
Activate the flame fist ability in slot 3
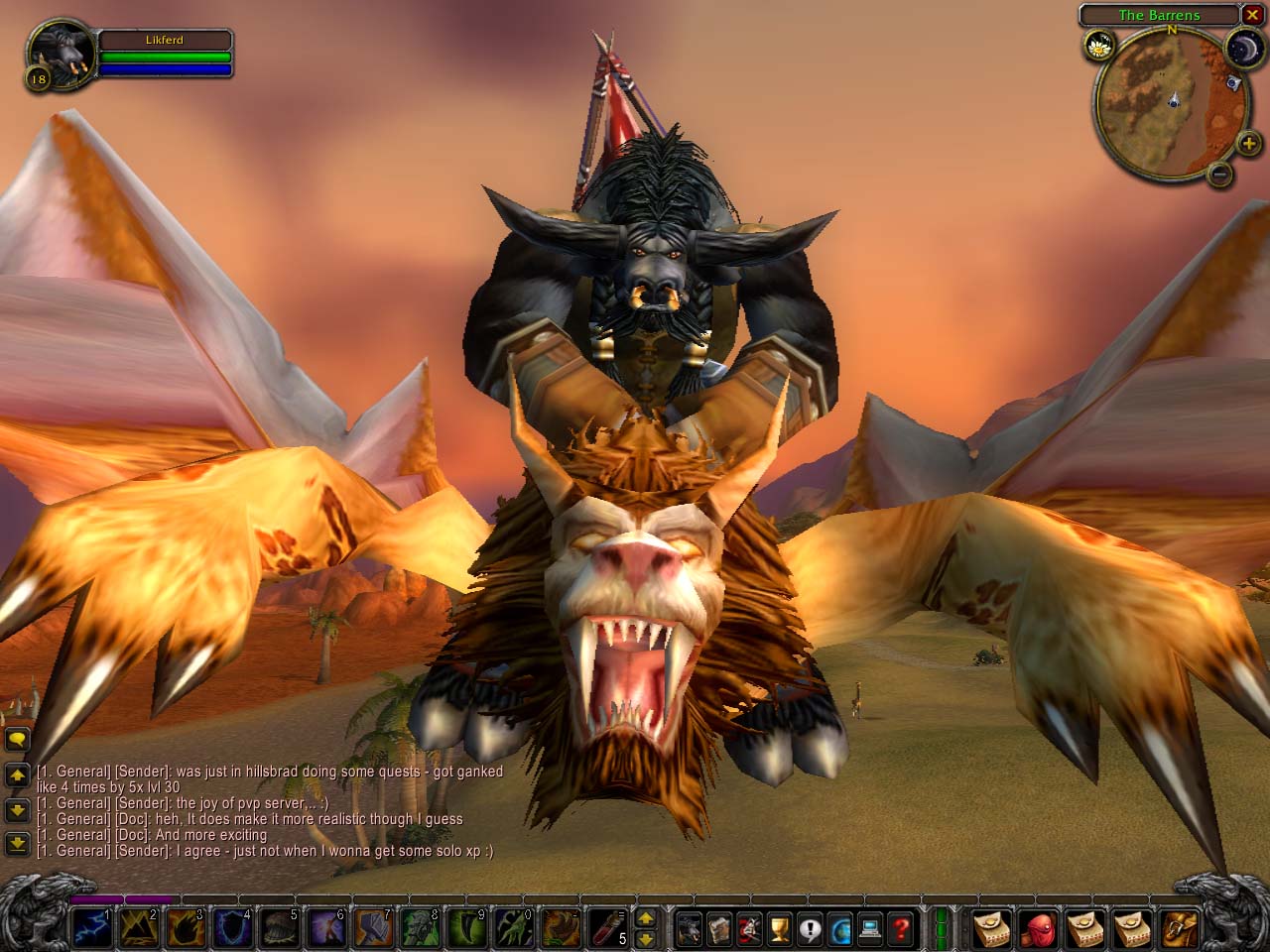[x=185, y=929]
